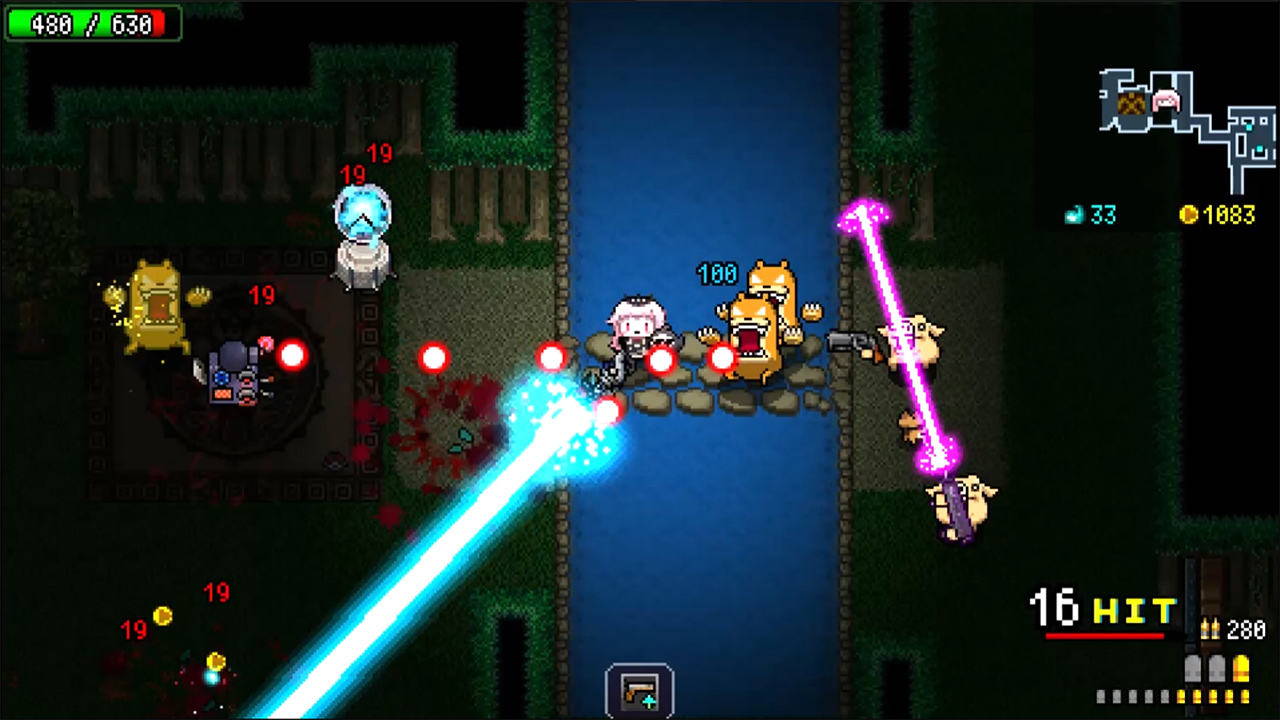The width and height of the screenshot is (1280, 720).
Task: Click the treasure chest marker on the minimap
Action: 1131,104
